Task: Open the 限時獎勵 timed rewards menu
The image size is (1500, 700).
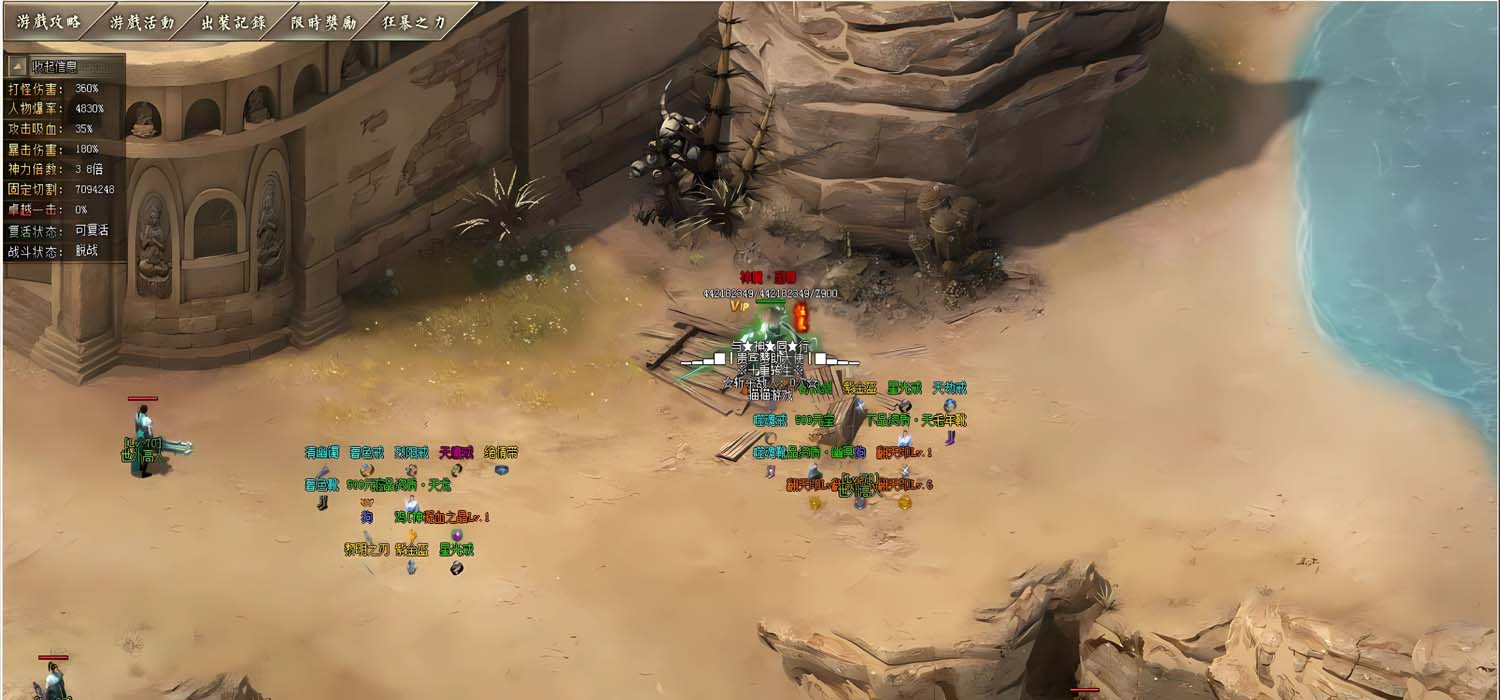Action: click(x=324, y=22)
